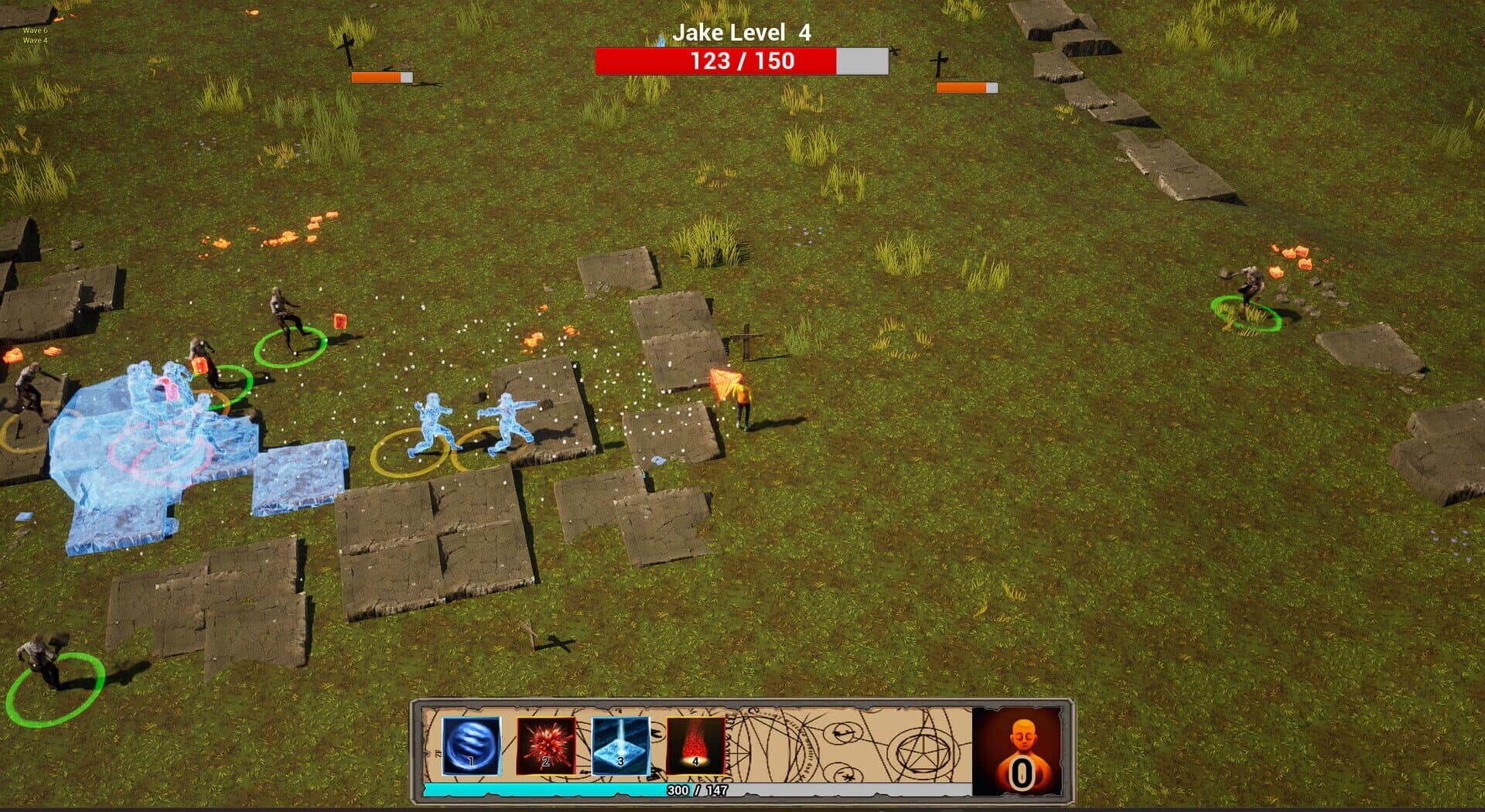The image size is (1485, 812).
Task: Trigger the fire rain spell in slot 4
Action: point(695,746)
